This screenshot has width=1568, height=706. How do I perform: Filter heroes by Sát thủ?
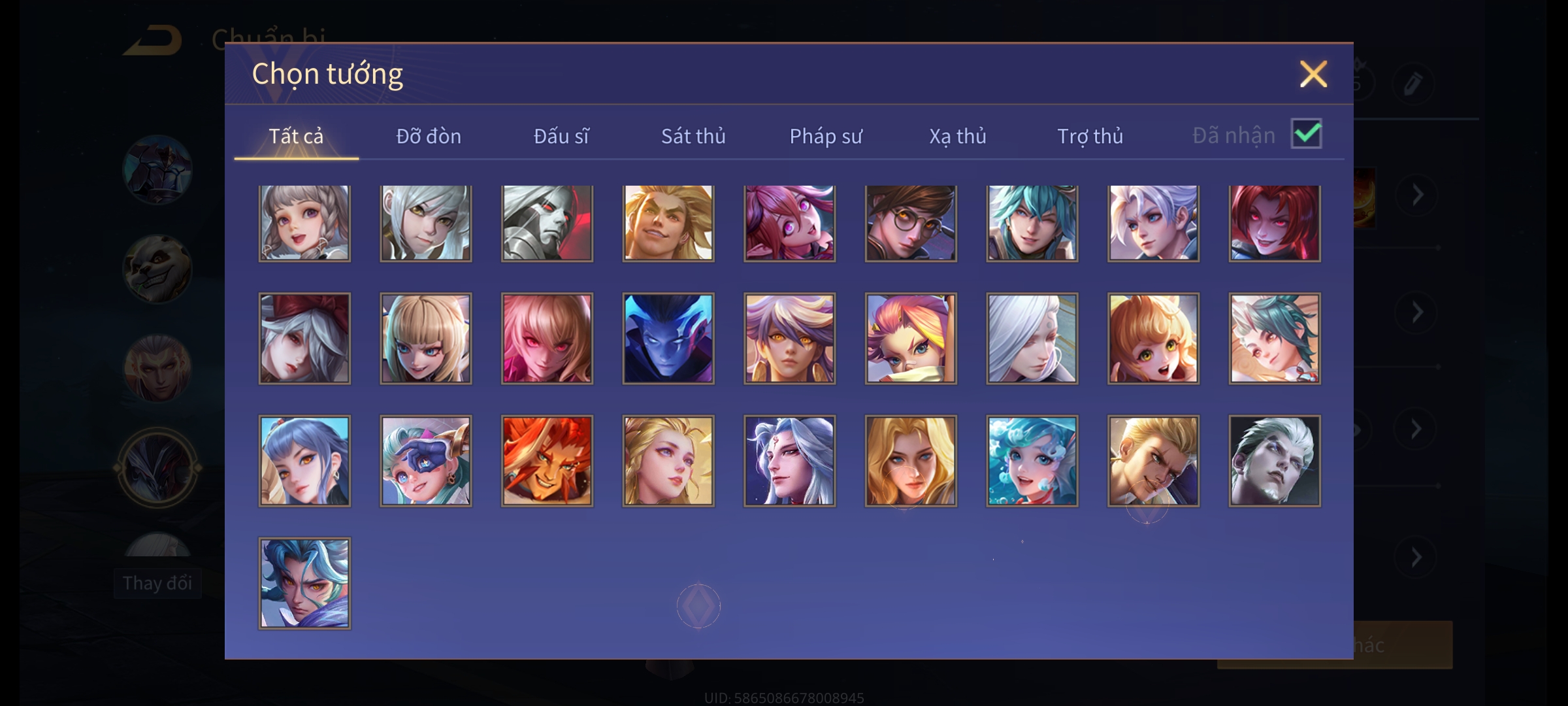point(693,136)
